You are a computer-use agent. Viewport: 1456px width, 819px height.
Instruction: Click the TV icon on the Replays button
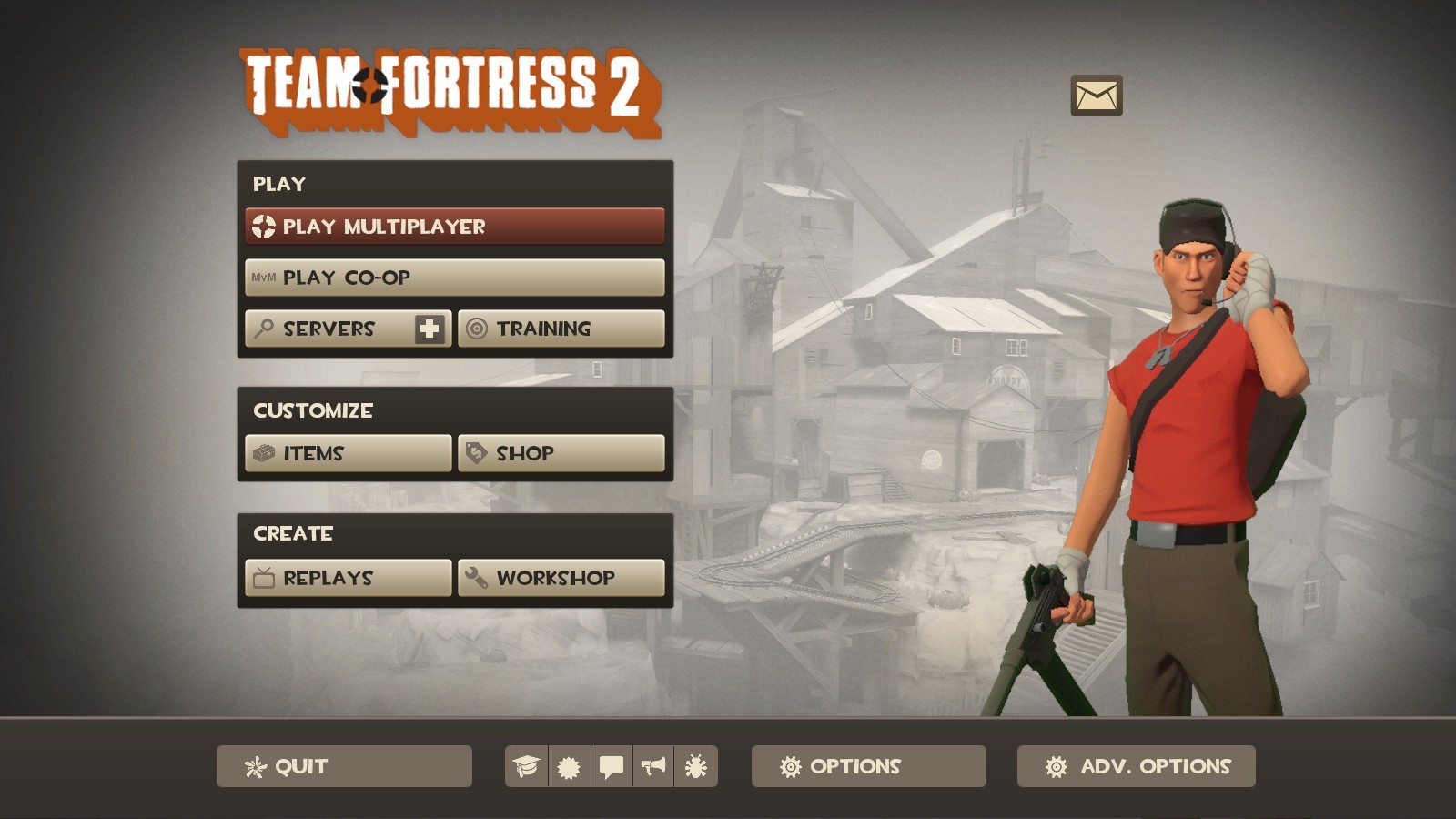[x=262, y=577]
